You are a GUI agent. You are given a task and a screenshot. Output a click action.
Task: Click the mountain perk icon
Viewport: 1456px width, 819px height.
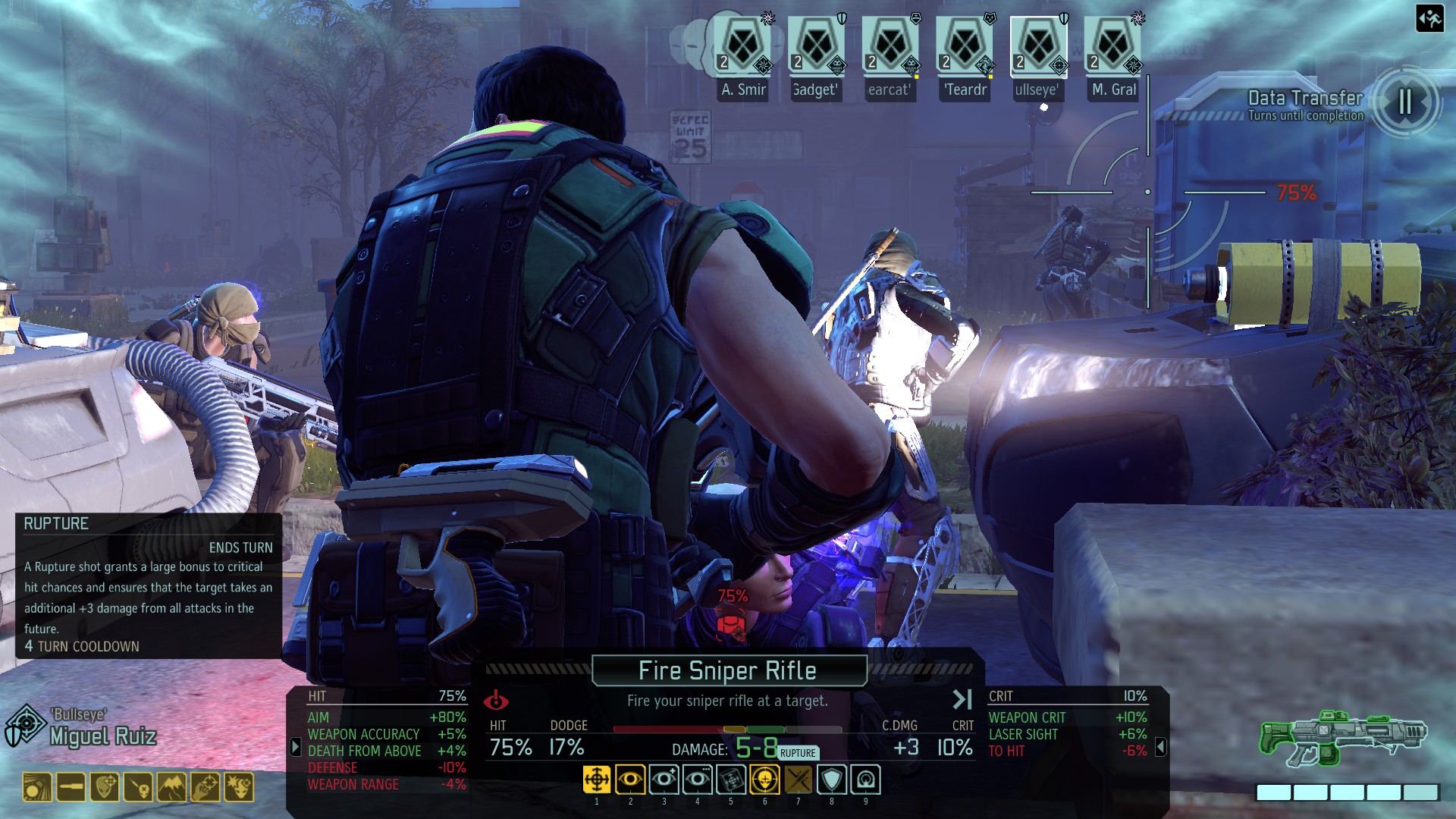point(172,788)
